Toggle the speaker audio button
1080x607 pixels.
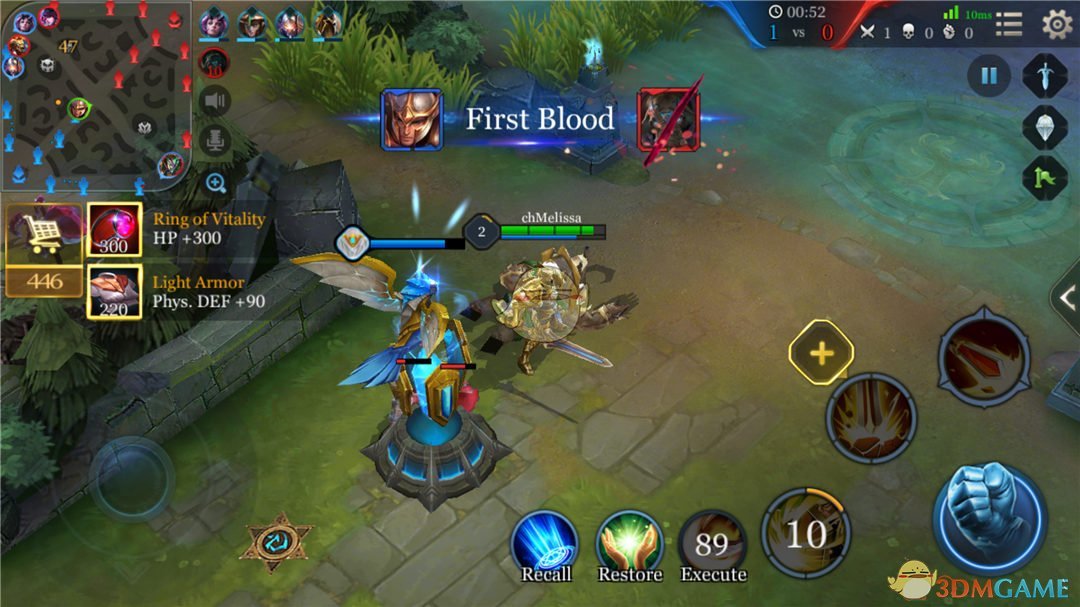point(214,101)
